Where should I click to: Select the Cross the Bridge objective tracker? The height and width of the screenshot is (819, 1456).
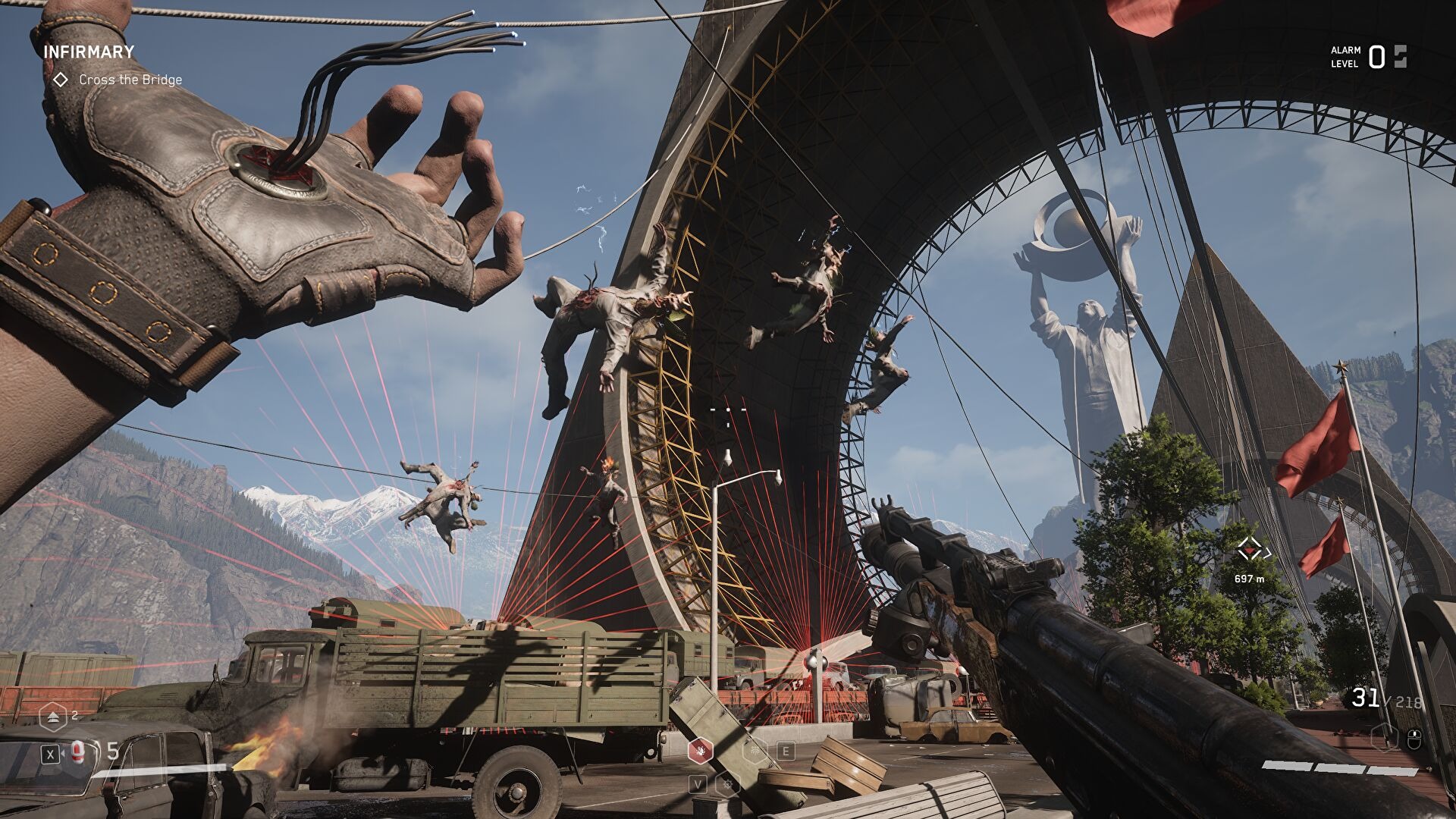129,80
